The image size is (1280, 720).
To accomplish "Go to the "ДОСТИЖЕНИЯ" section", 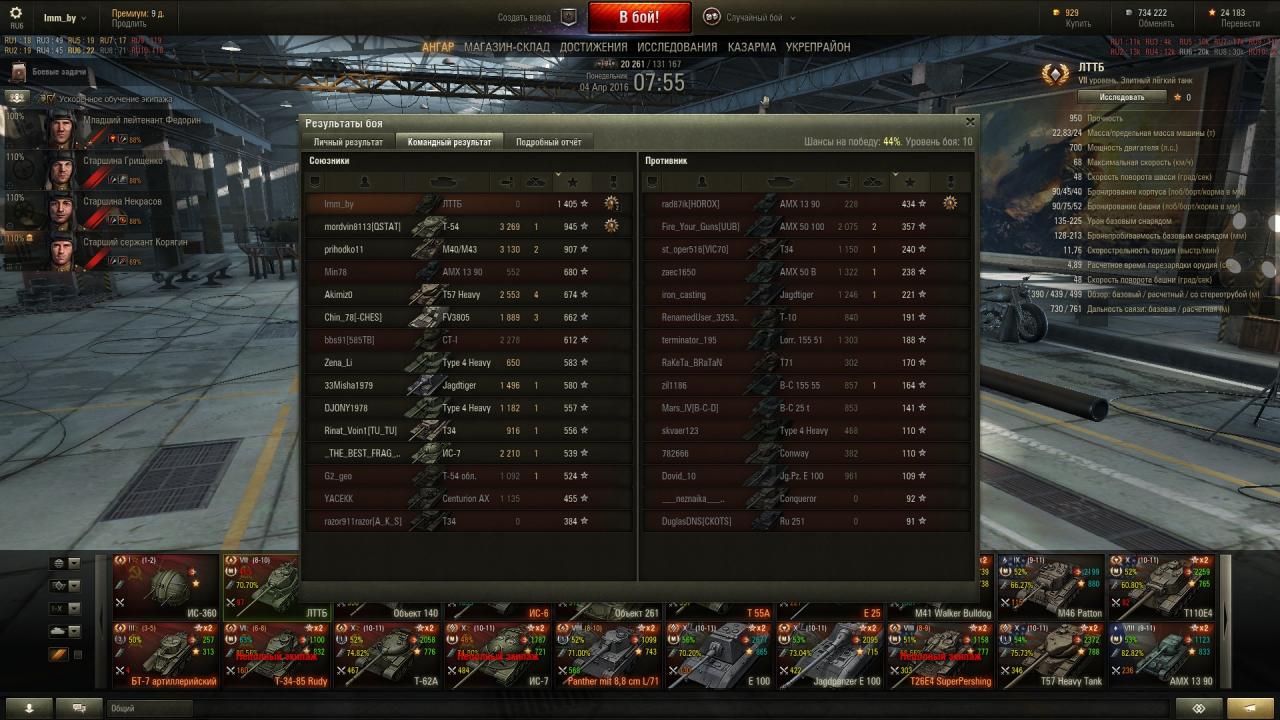I will pos(593,47).
